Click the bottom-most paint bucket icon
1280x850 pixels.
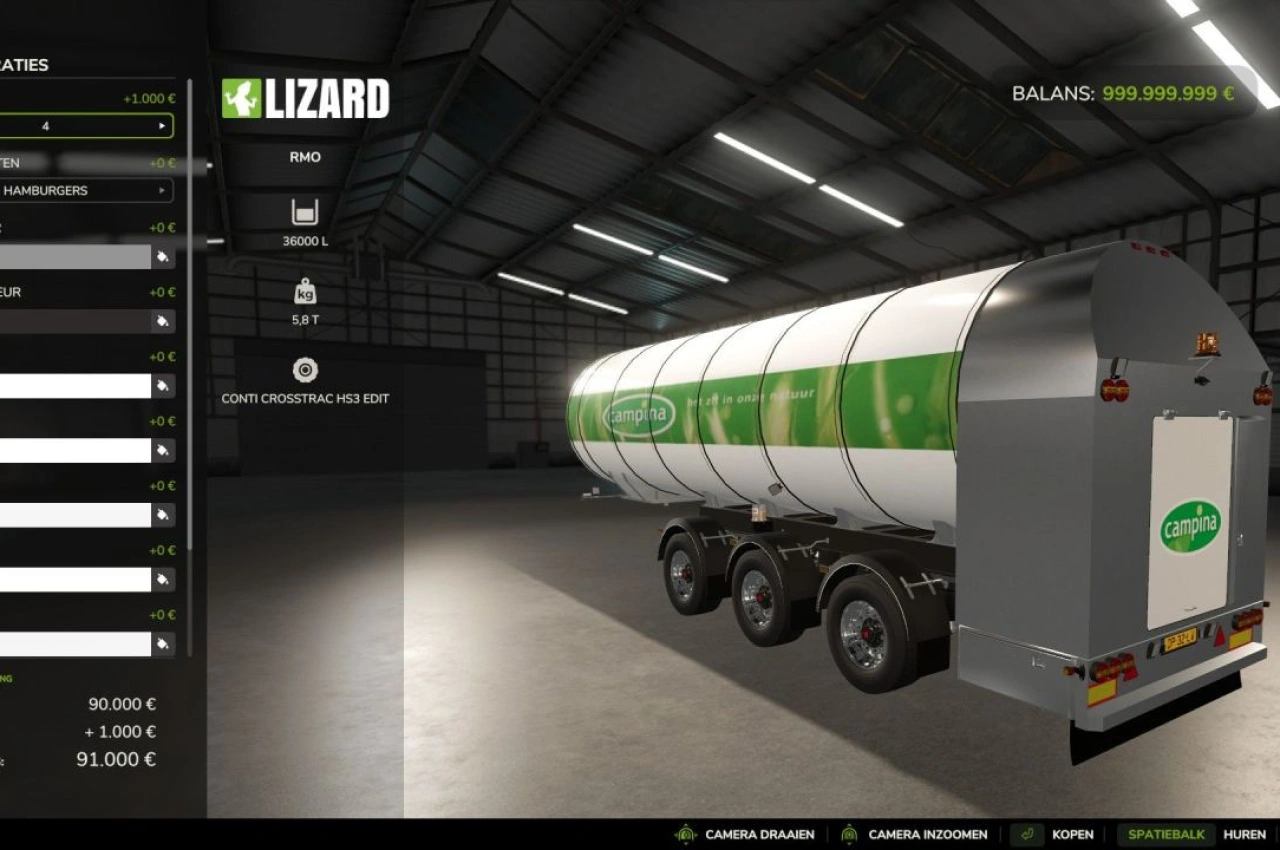[164, 645]
